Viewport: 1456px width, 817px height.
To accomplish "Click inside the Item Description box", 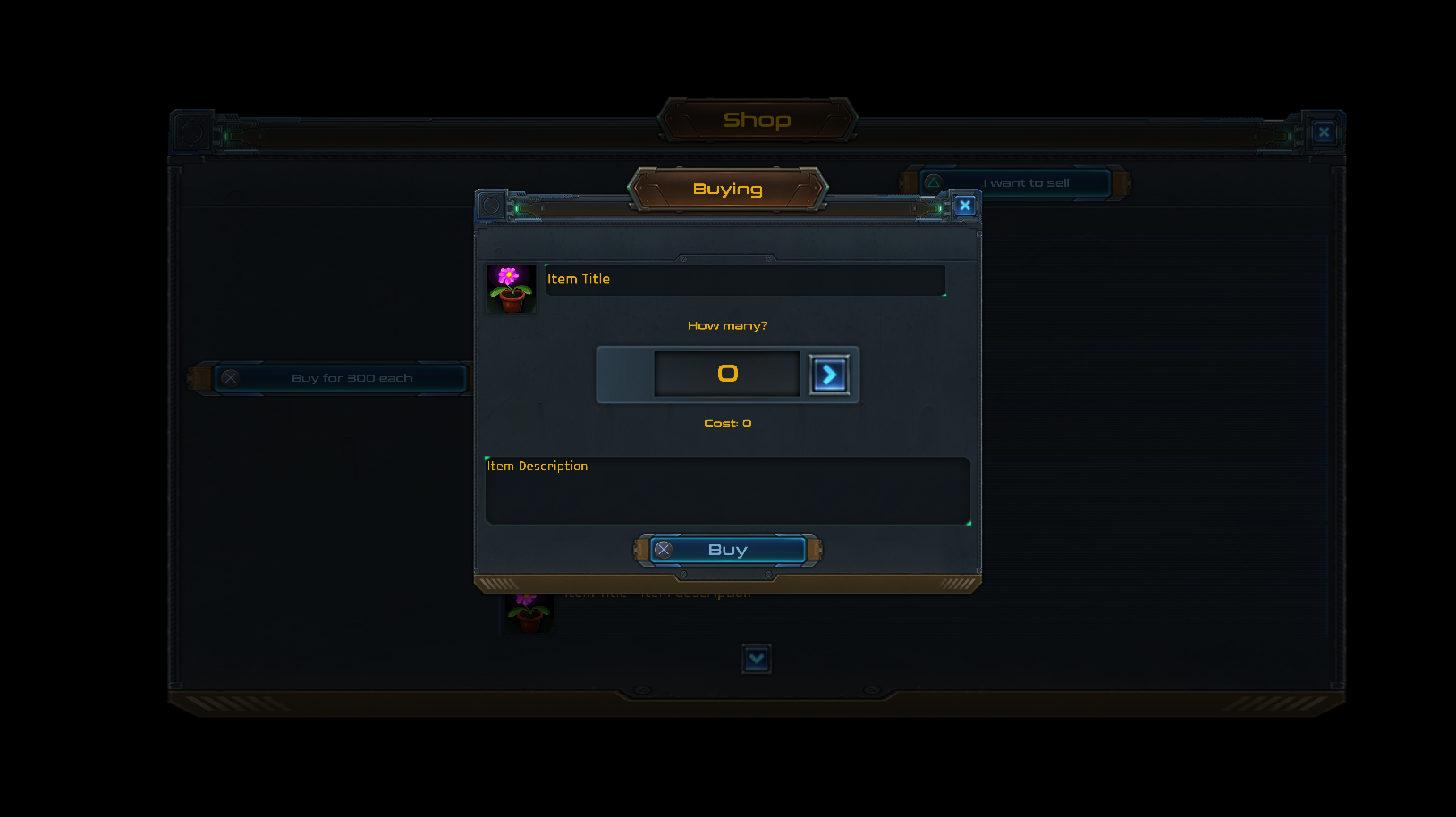I will coord(727,489).
